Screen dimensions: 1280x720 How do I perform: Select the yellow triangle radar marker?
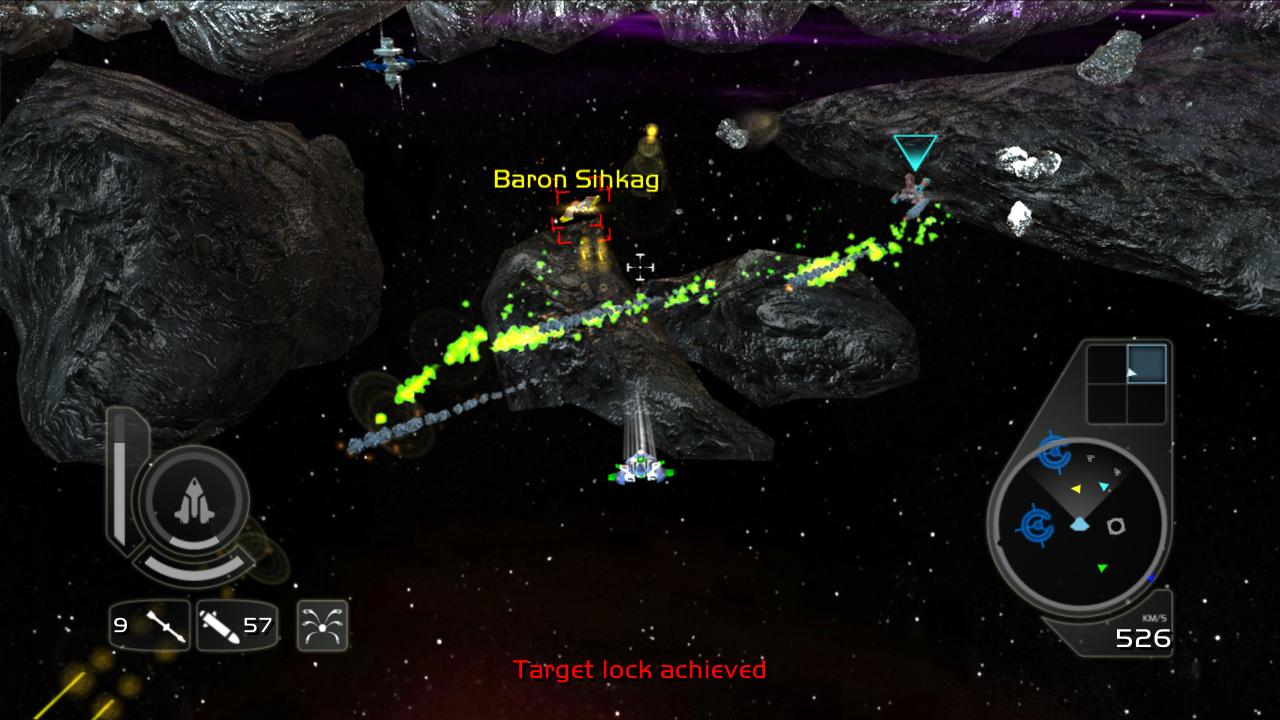1076,489
